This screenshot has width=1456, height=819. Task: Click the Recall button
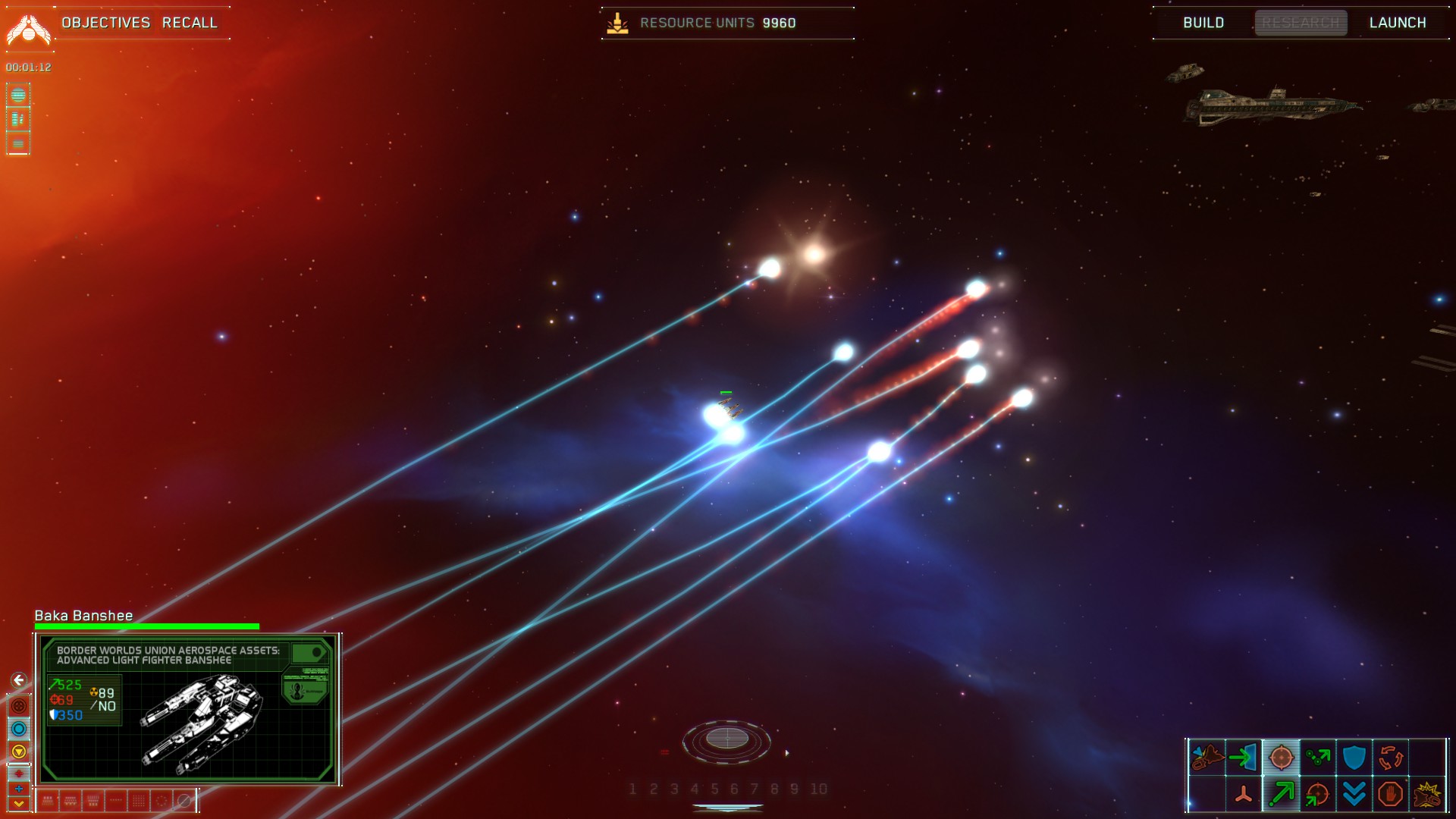pyautogui.click(x=190, y=23)
